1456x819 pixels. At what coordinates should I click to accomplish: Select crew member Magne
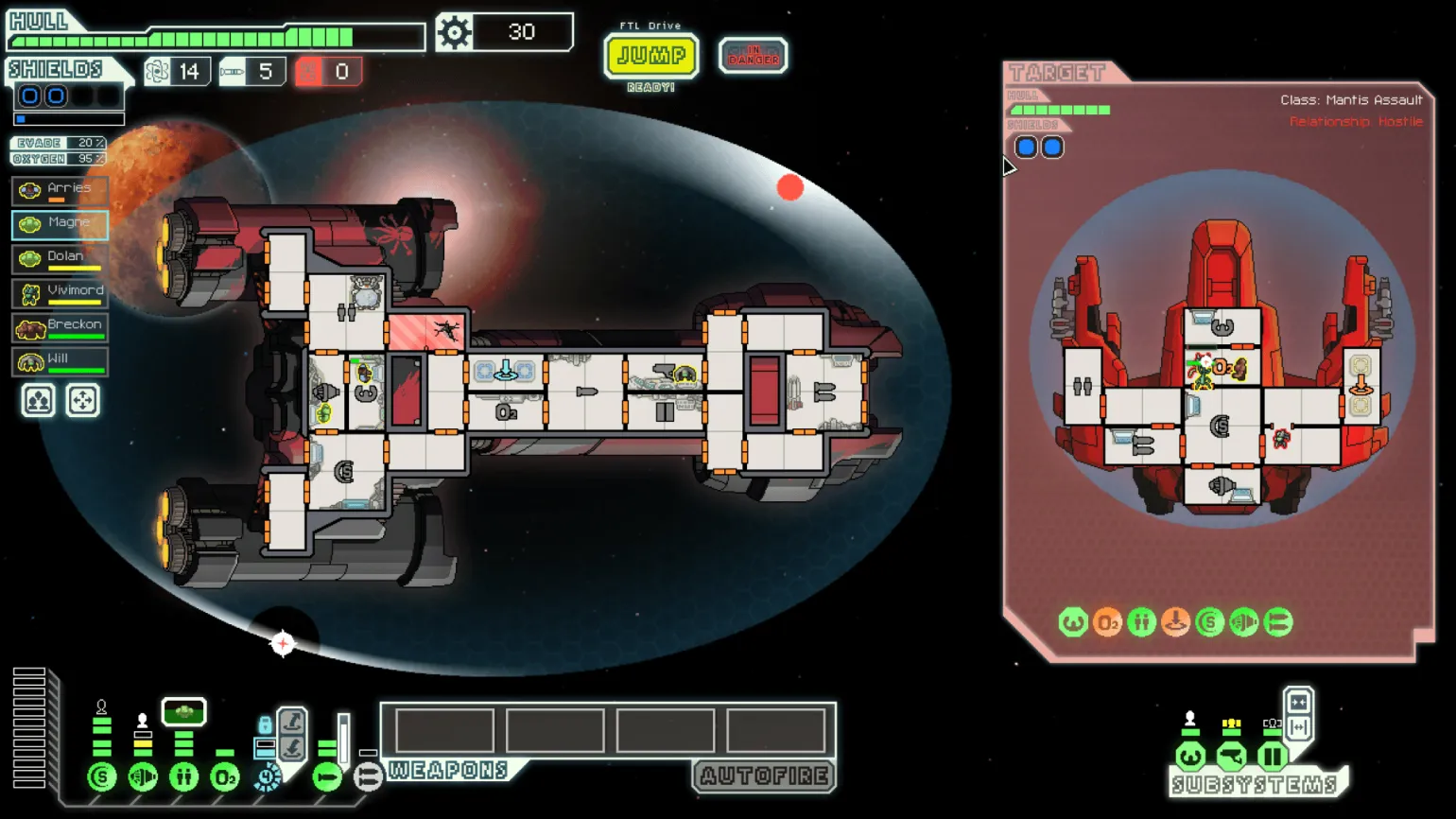(x=60, y=224)
